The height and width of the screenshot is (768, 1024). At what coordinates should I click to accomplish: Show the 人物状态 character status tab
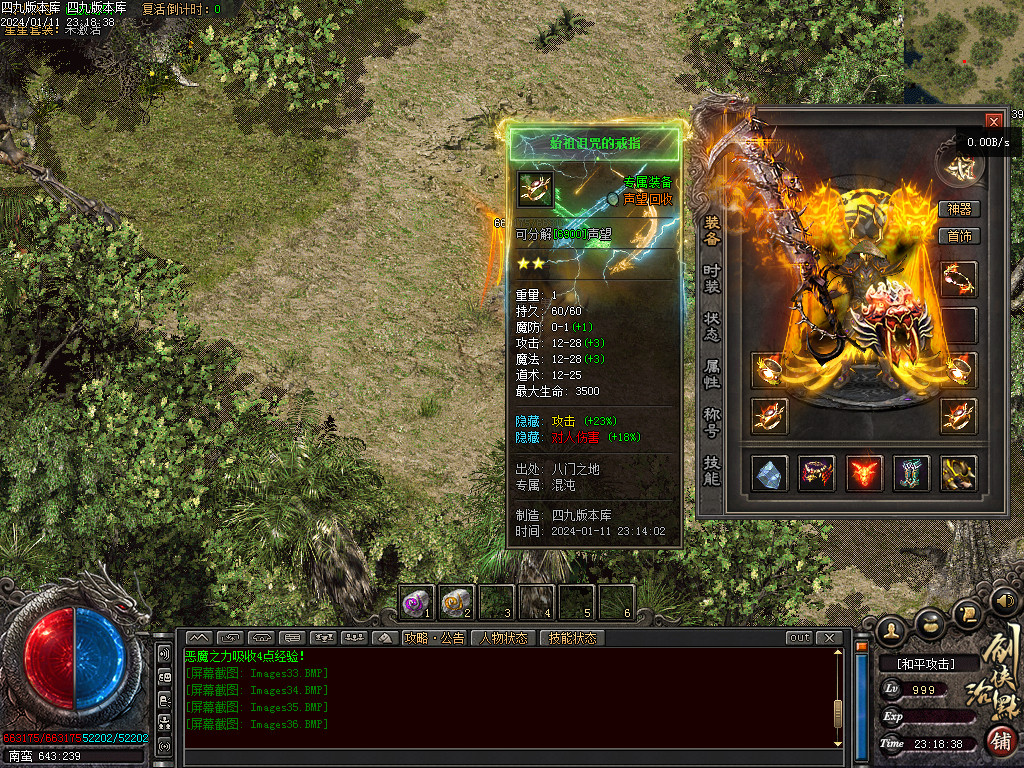(504, 638)
